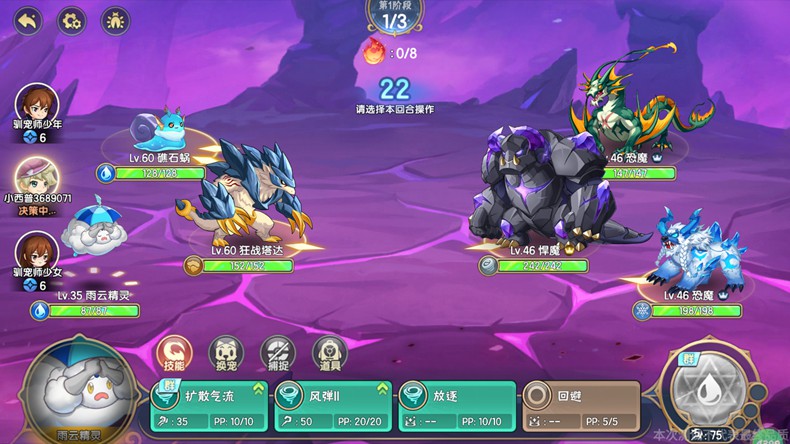Viewport: 790px width, 444px height.
Task: Use the 扩散气流 skill
Action: pyautogui.click(x=210, y=408)
